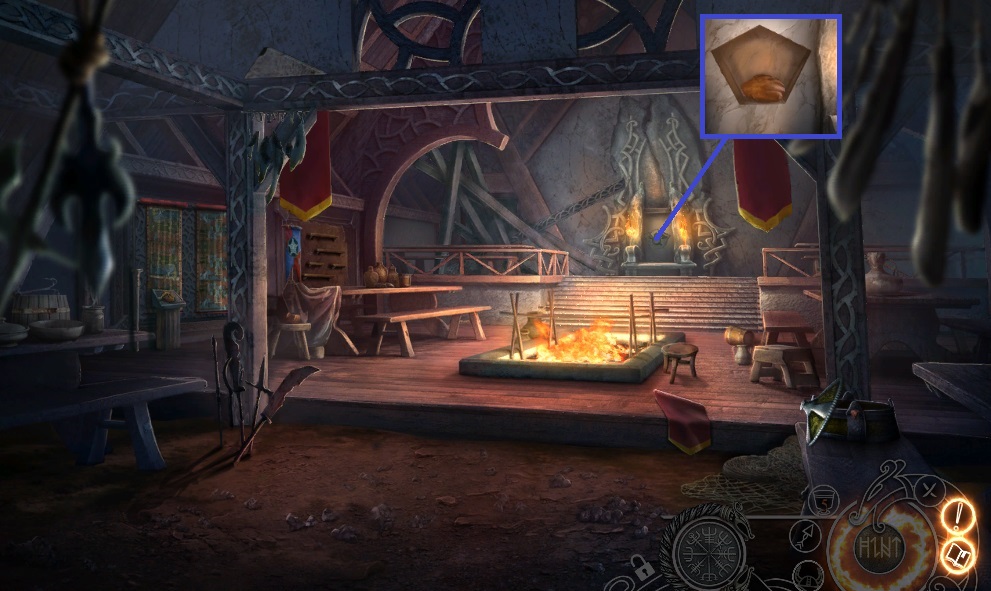The image size is (991, 591).
Task: Click the round crossed-swords icon
Action: coord(930,490)
